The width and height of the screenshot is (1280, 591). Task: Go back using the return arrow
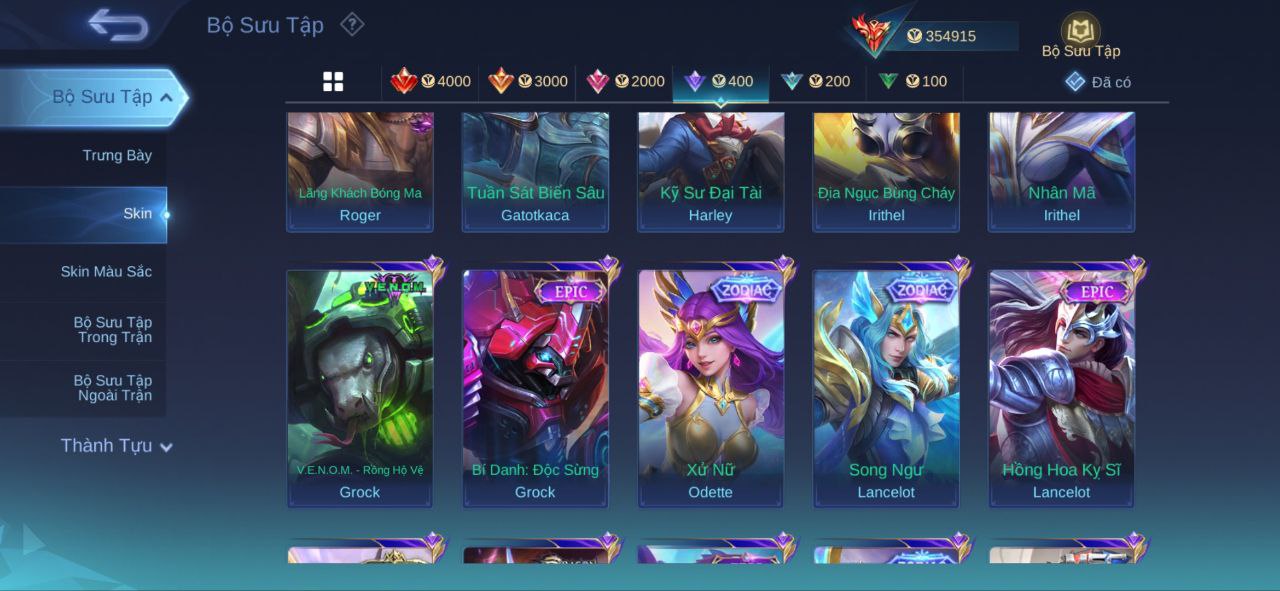[x=118, y=25]
